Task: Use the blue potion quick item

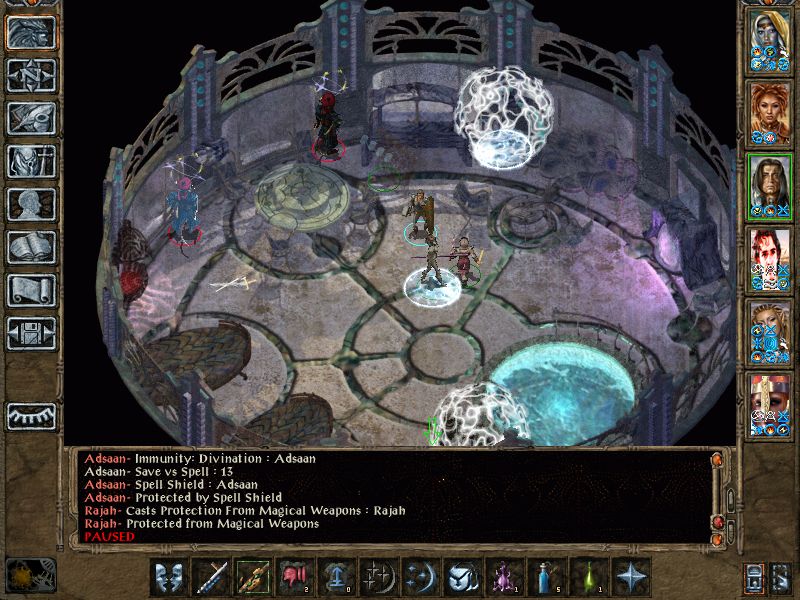Action: pos(546,577)
